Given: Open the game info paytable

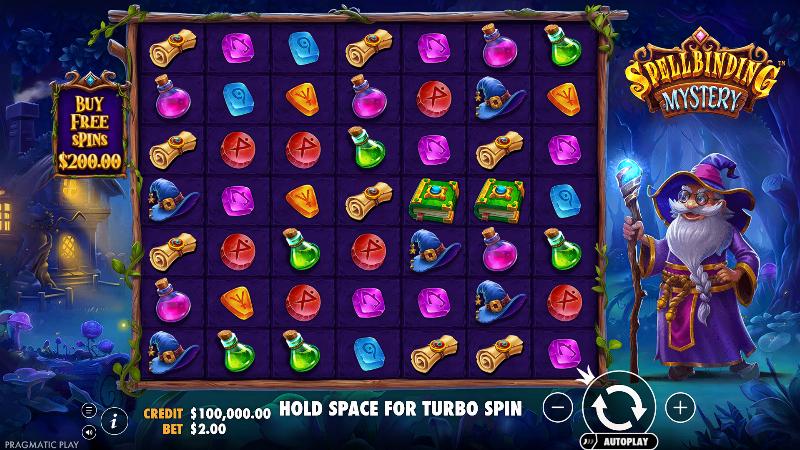Looking at the screenshot, I should tap(113, 421).
